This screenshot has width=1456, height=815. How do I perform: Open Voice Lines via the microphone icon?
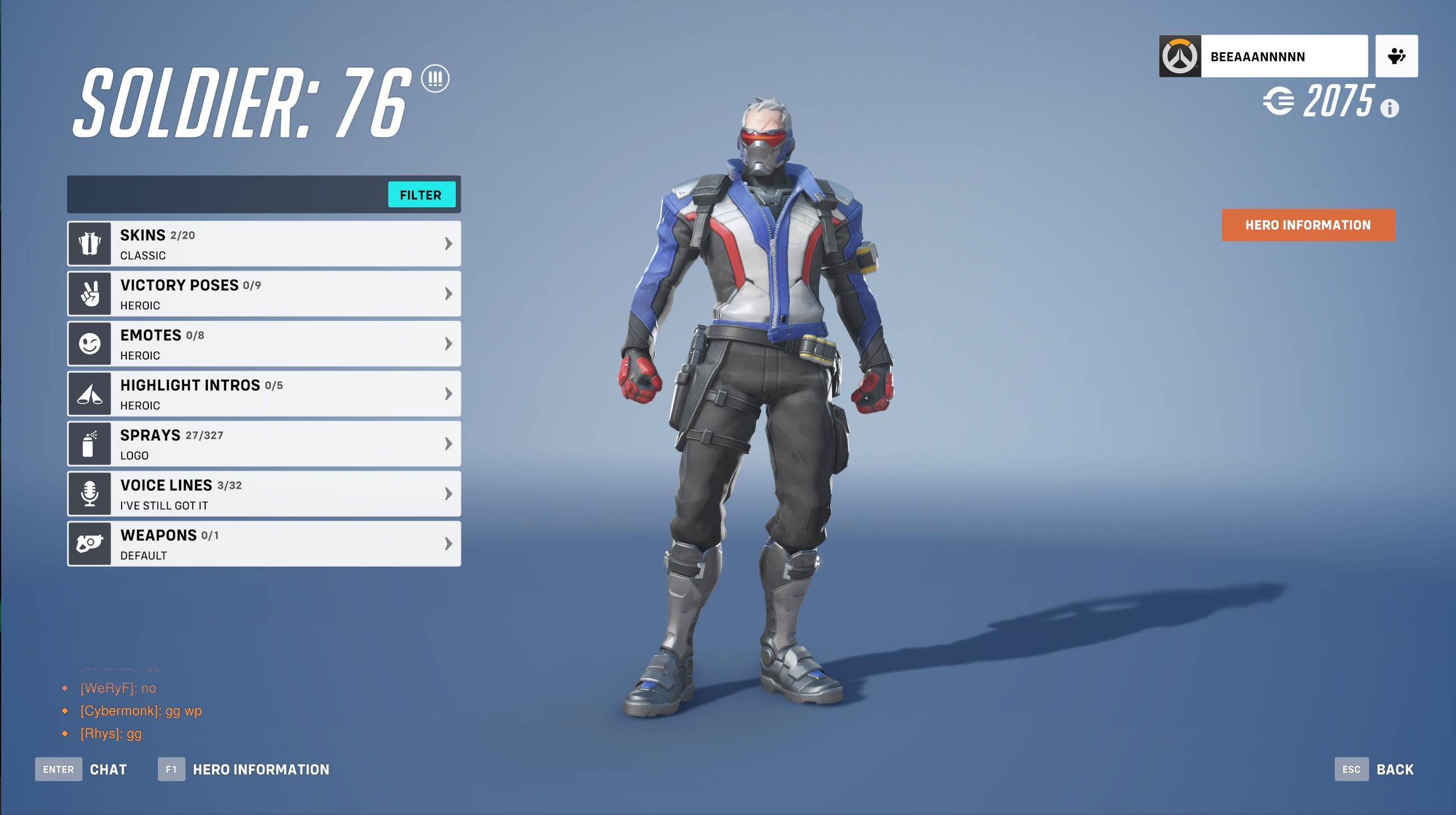pos(89,493)
